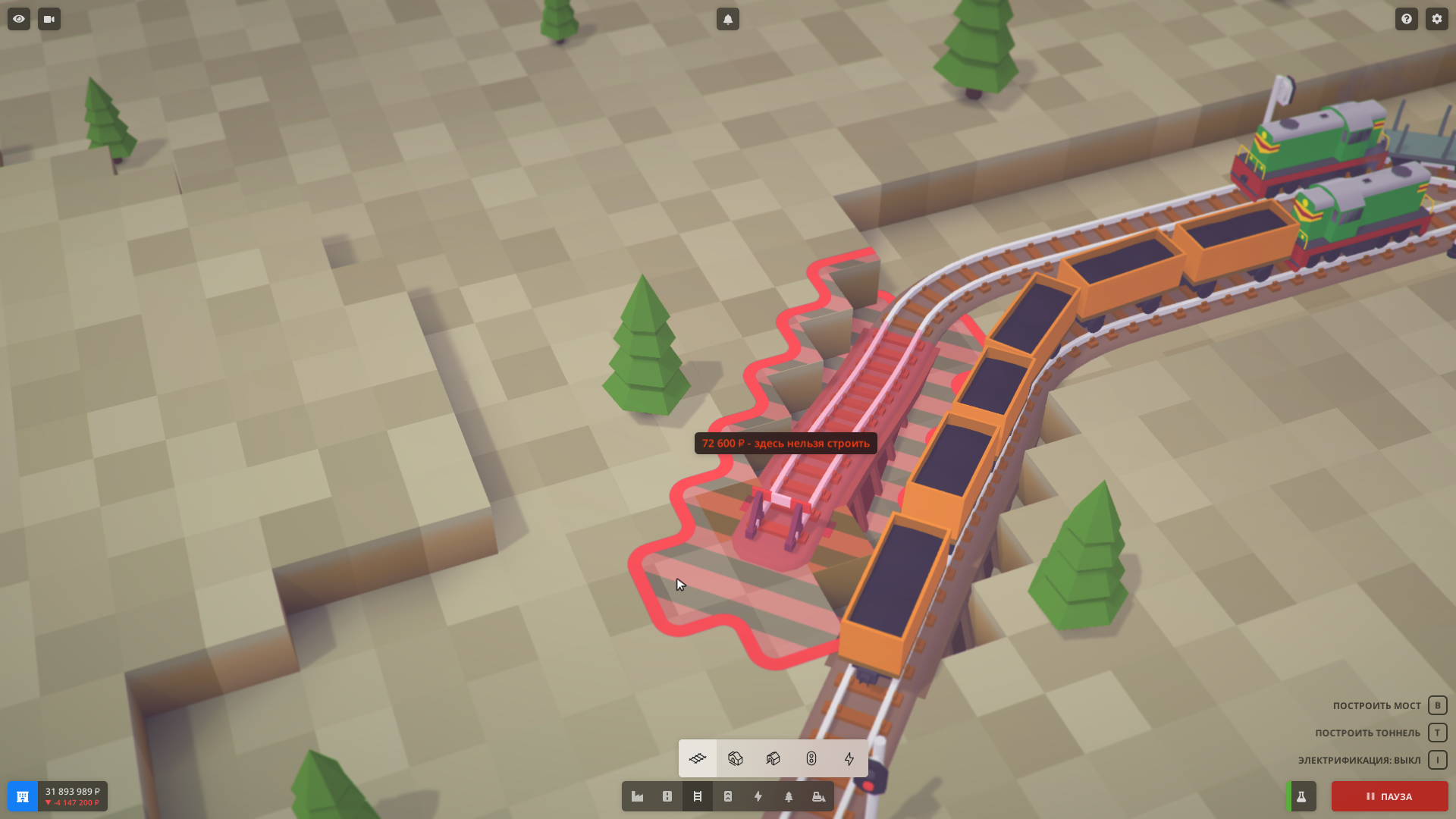Open the game settings gear

(1437, 19)
